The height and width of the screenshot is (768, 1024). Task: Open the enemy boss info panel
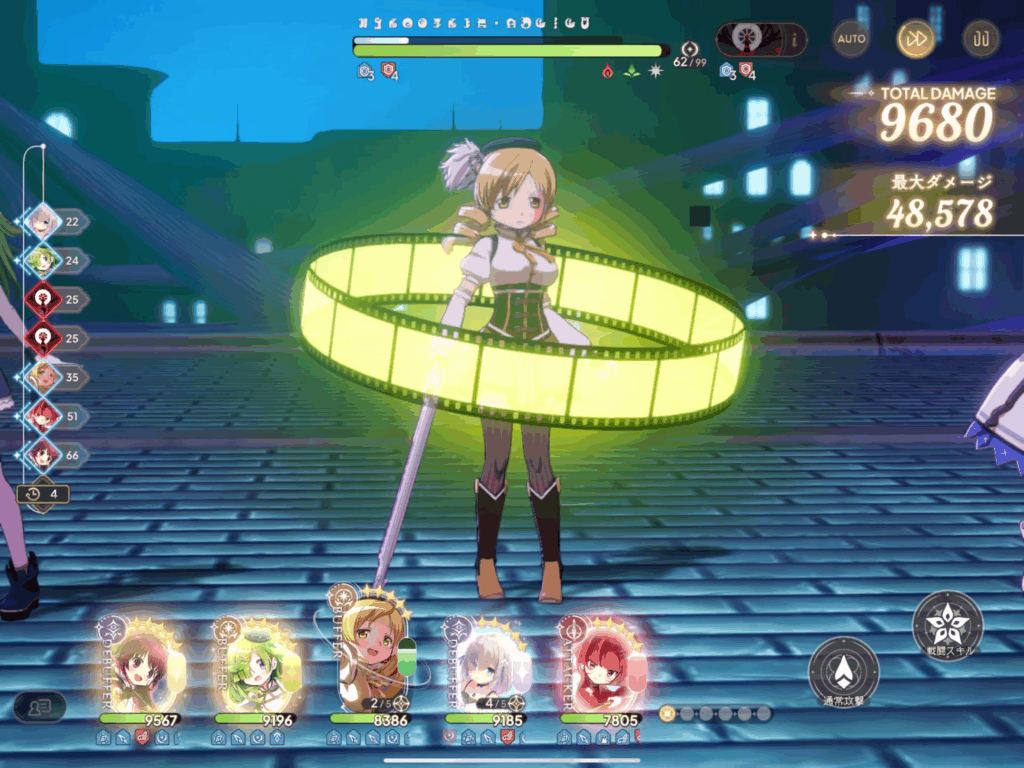point(760,39)
